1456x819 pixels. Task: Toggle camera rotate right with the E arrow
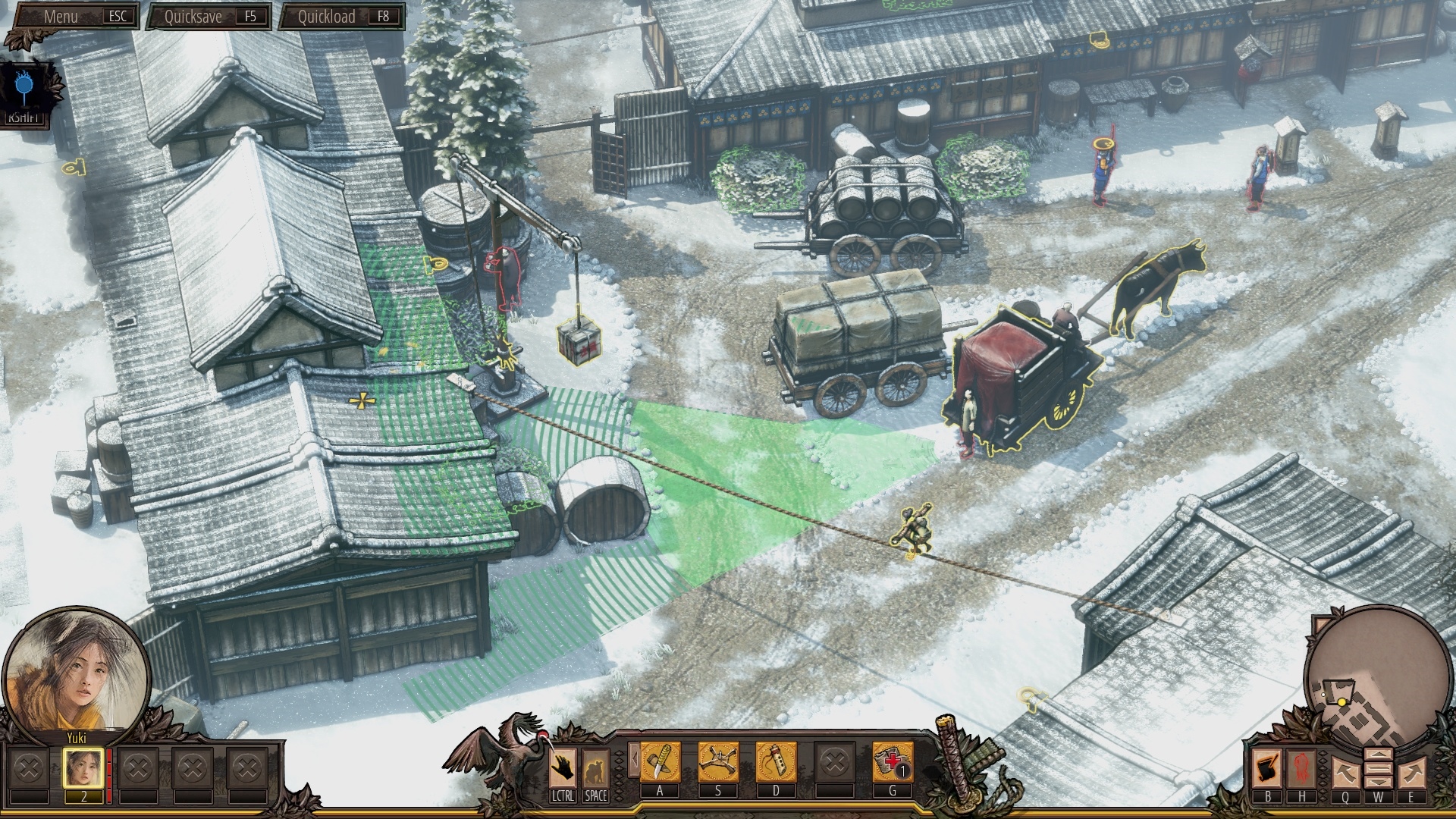(1410, 773)
